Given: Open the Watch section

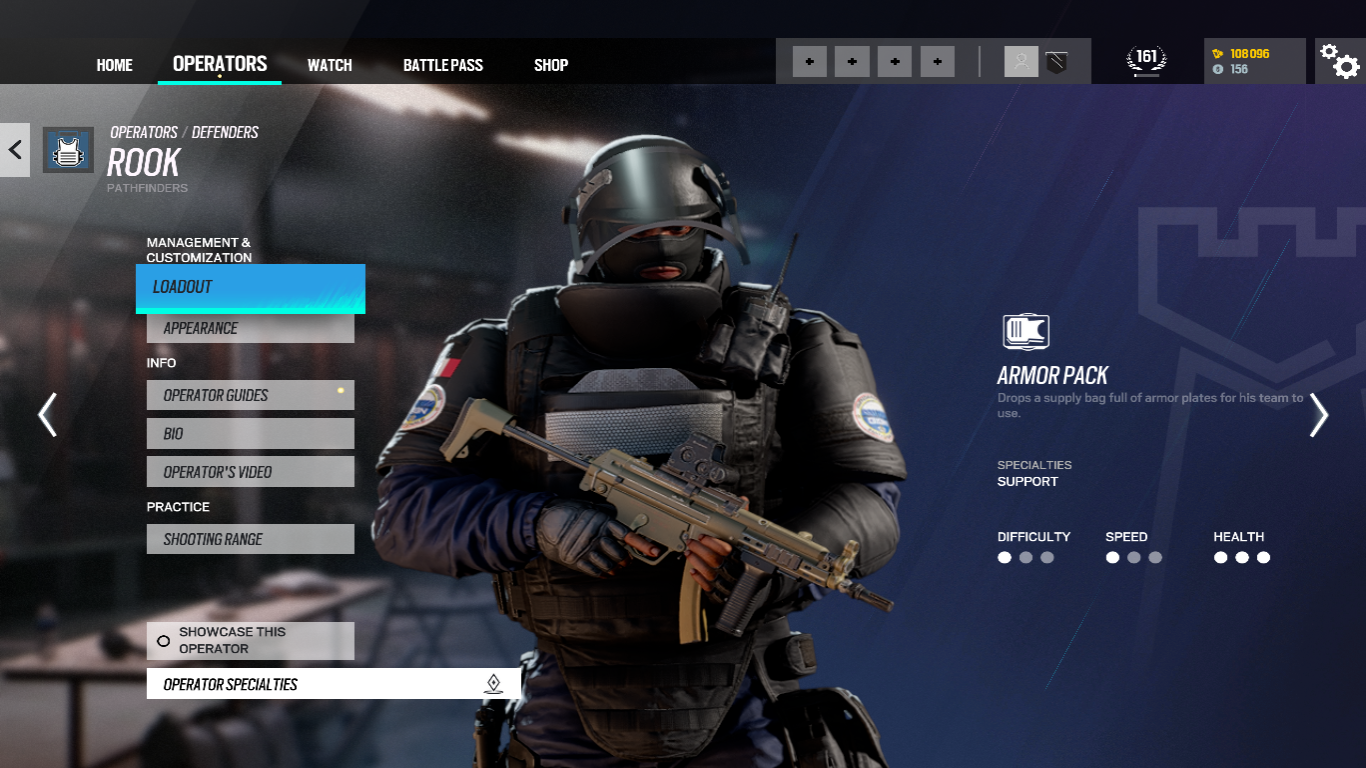Looking at the screenshot, I should click(x=329, y=64).
